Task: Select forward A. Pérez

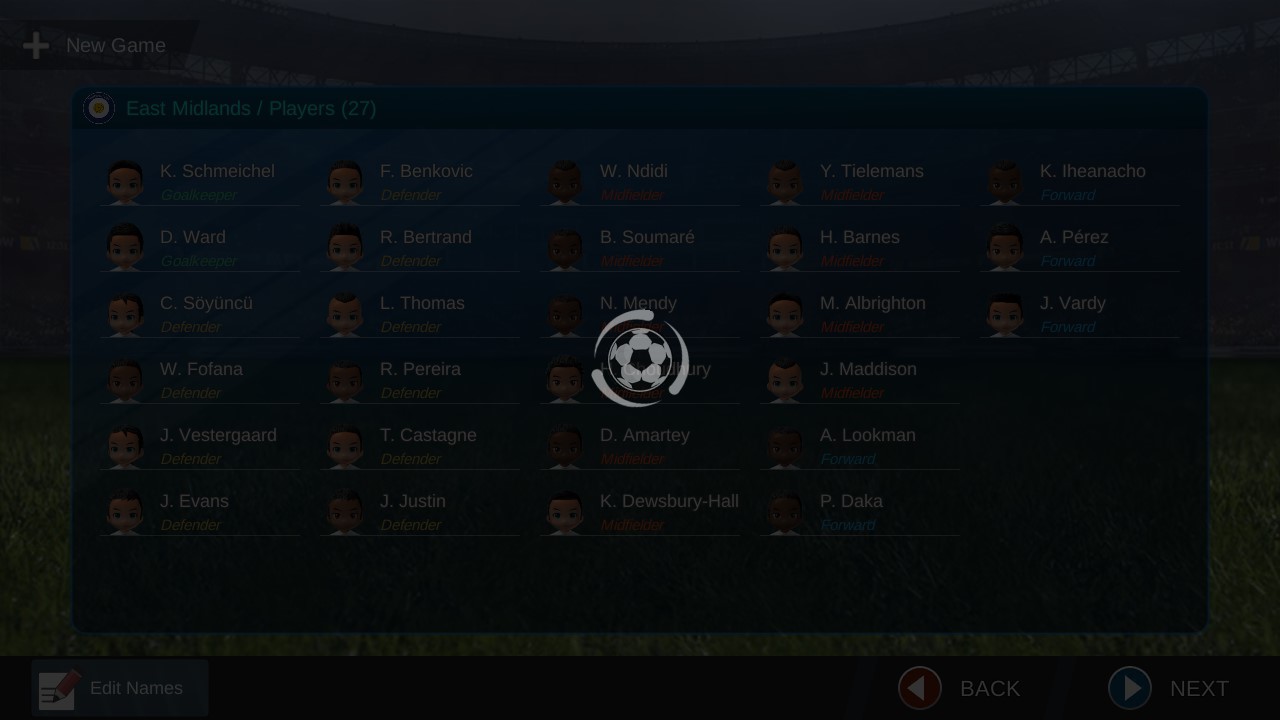Action: pos(1080,248)
